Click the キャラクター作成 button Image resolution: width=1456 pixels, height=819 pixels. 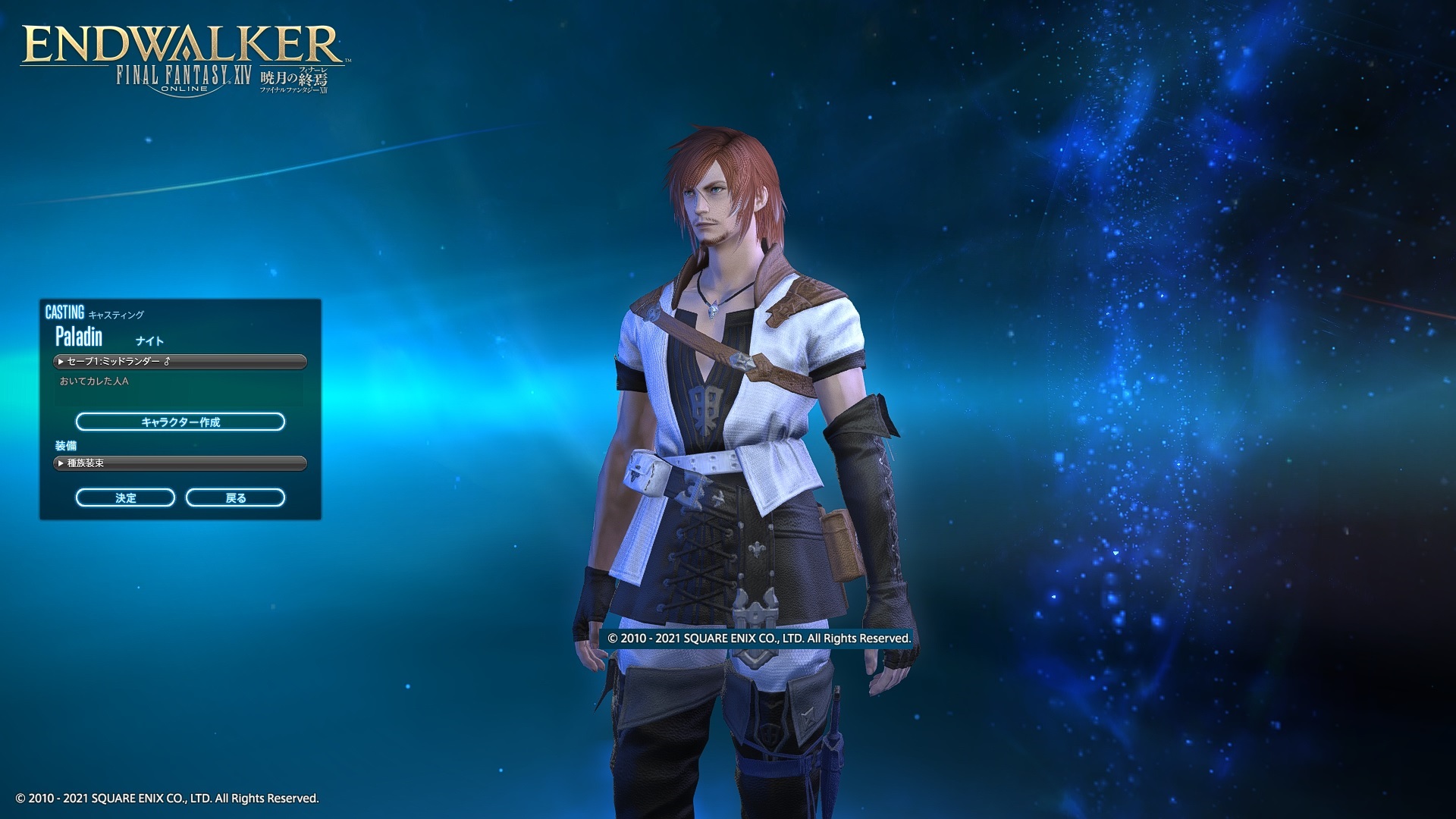tap(180, 422)
